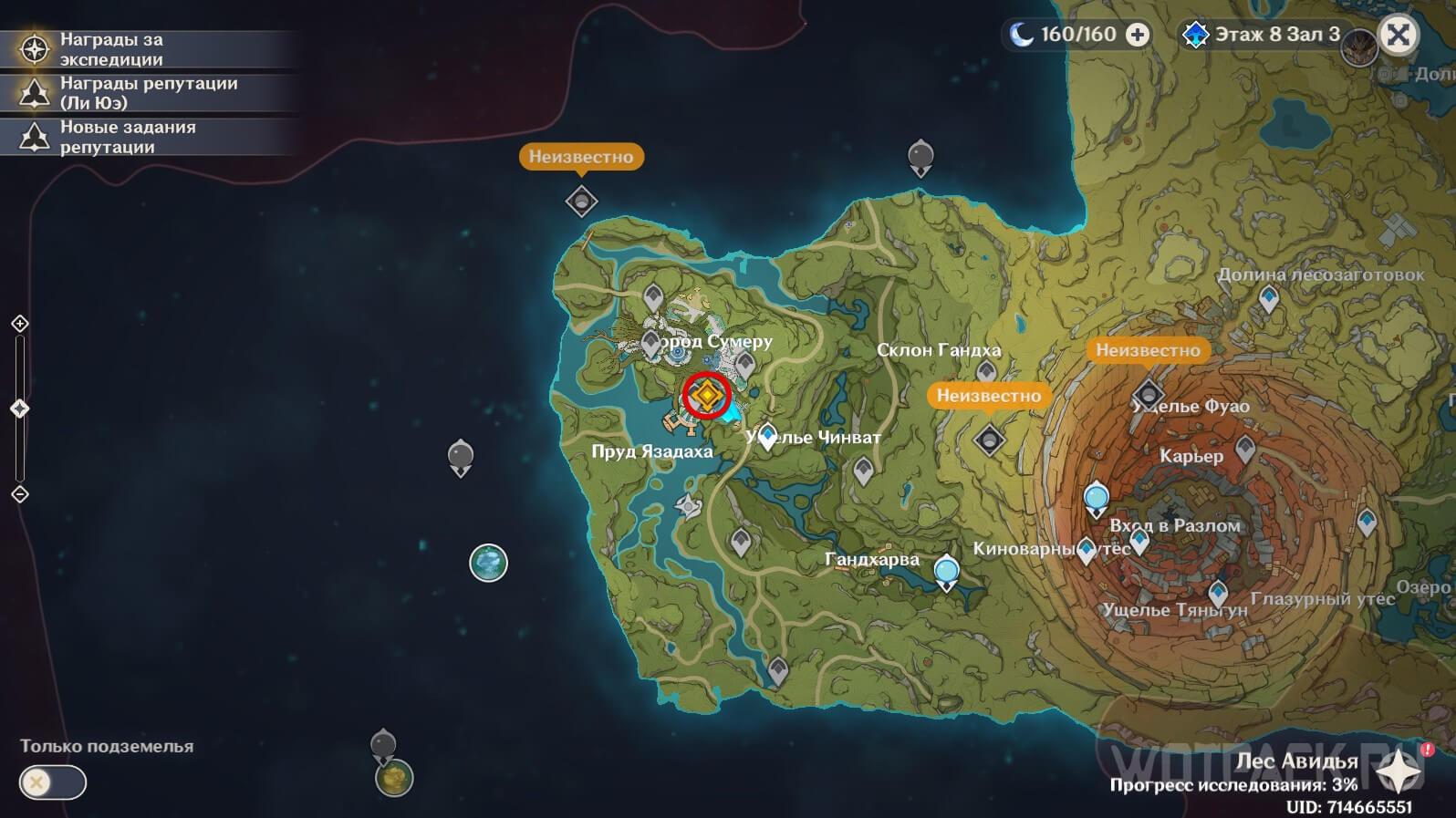
Task: Select the circled golden quest marker
Action: pos(707,395)
